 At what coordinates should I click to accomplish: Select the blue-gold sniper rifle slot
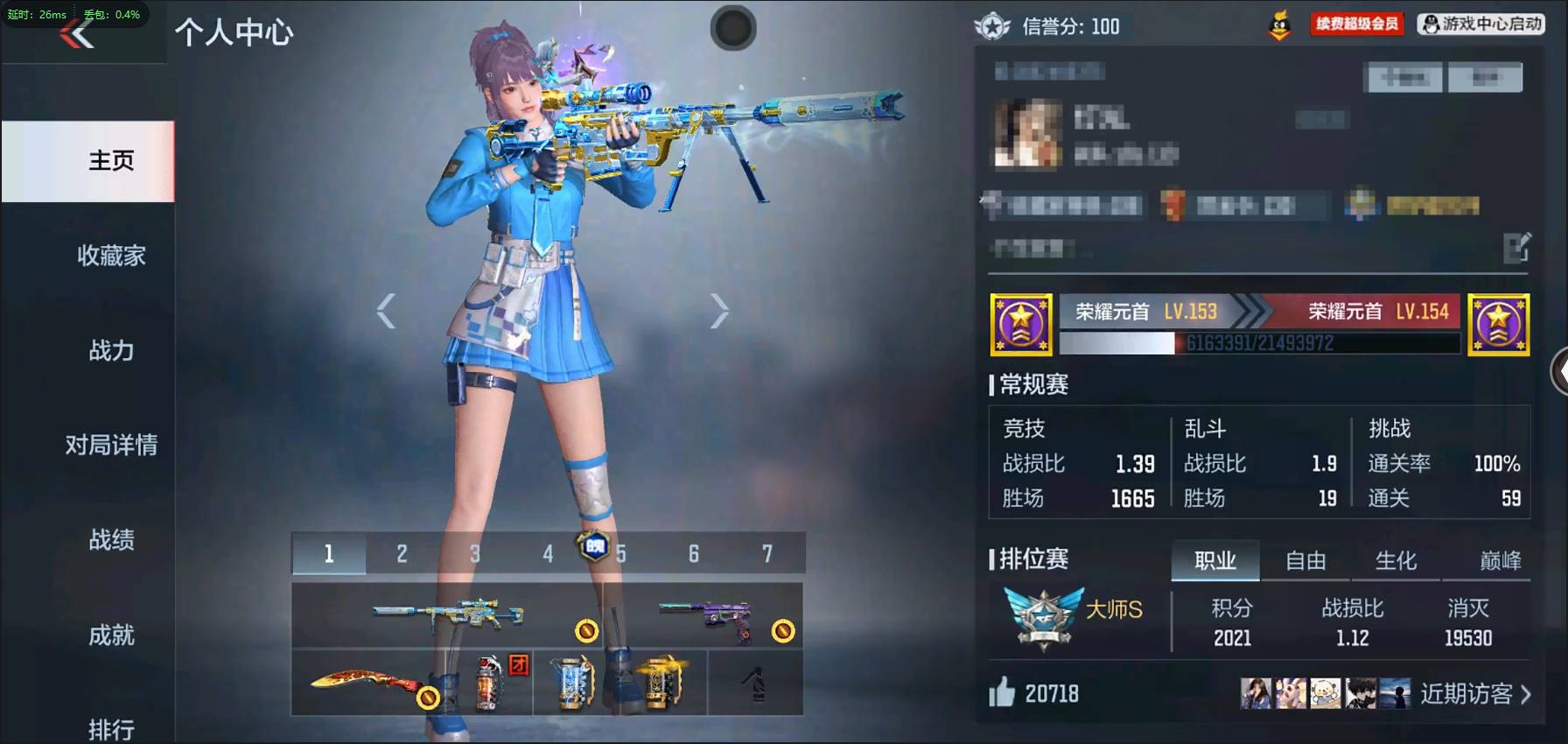(x=447, y=614)
